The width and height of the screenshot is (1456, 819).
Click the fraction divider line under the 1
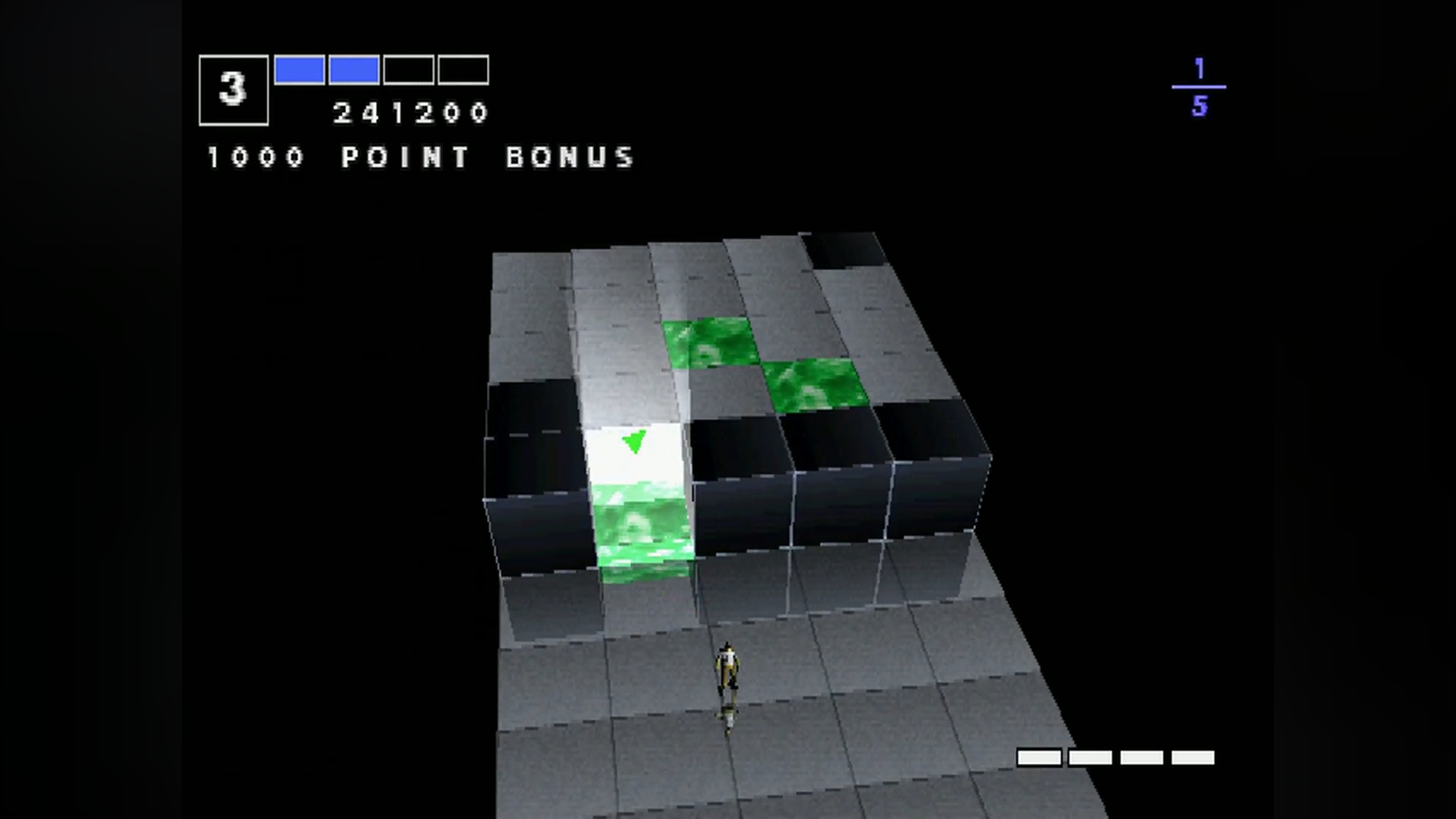(x=1198, y=86)
